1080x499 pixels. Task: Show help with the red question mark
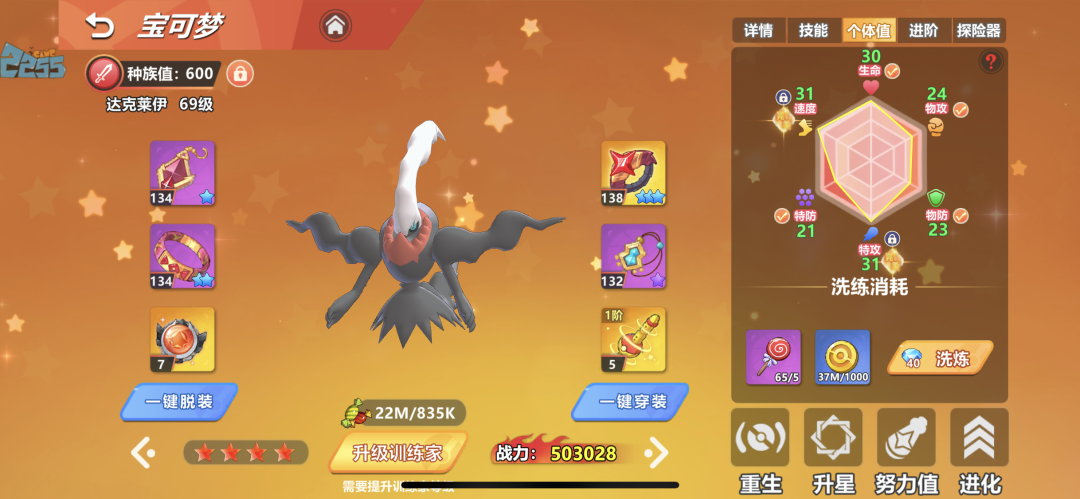[991, 62]
